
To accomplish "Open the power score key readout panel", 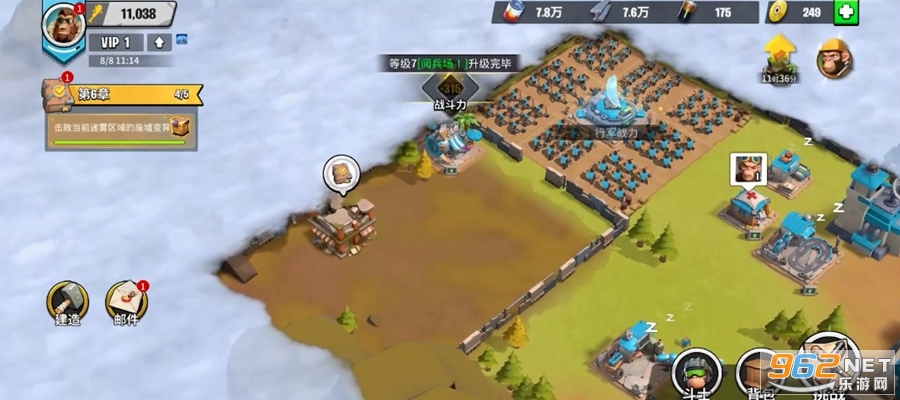I will (x=132, y=14).
